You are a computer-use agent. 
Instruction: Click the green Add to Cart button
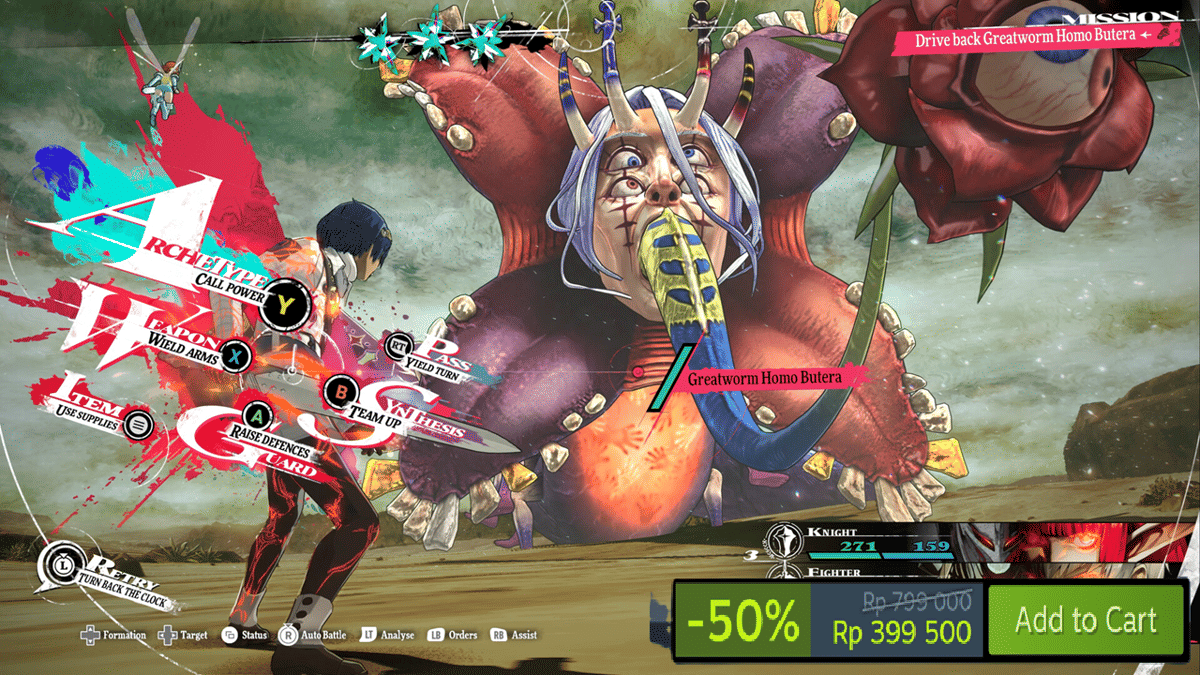tap(1085, 620)
